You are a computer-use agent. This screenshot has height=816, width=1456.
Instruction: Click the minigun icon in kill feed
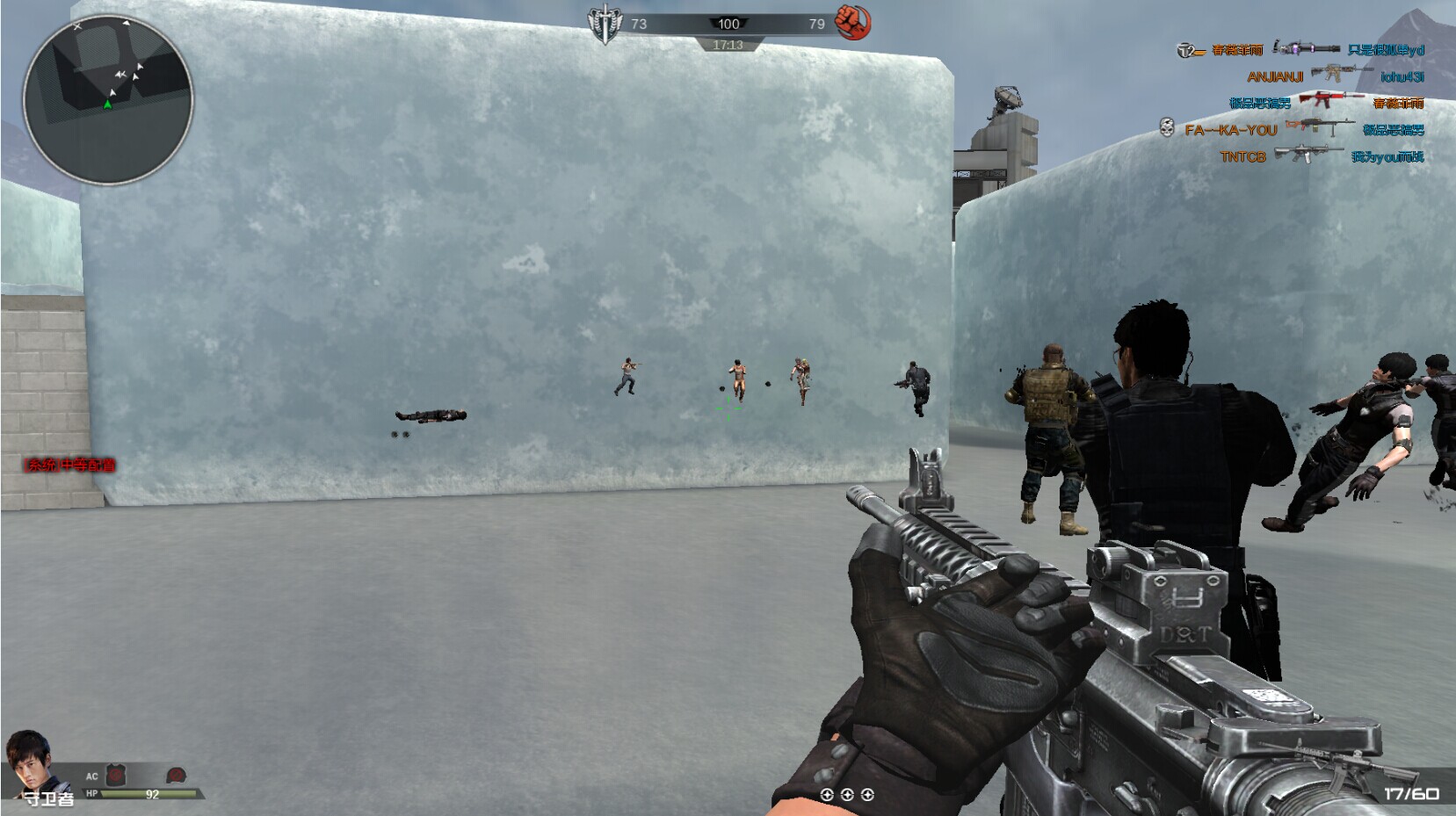(1306, 47)
